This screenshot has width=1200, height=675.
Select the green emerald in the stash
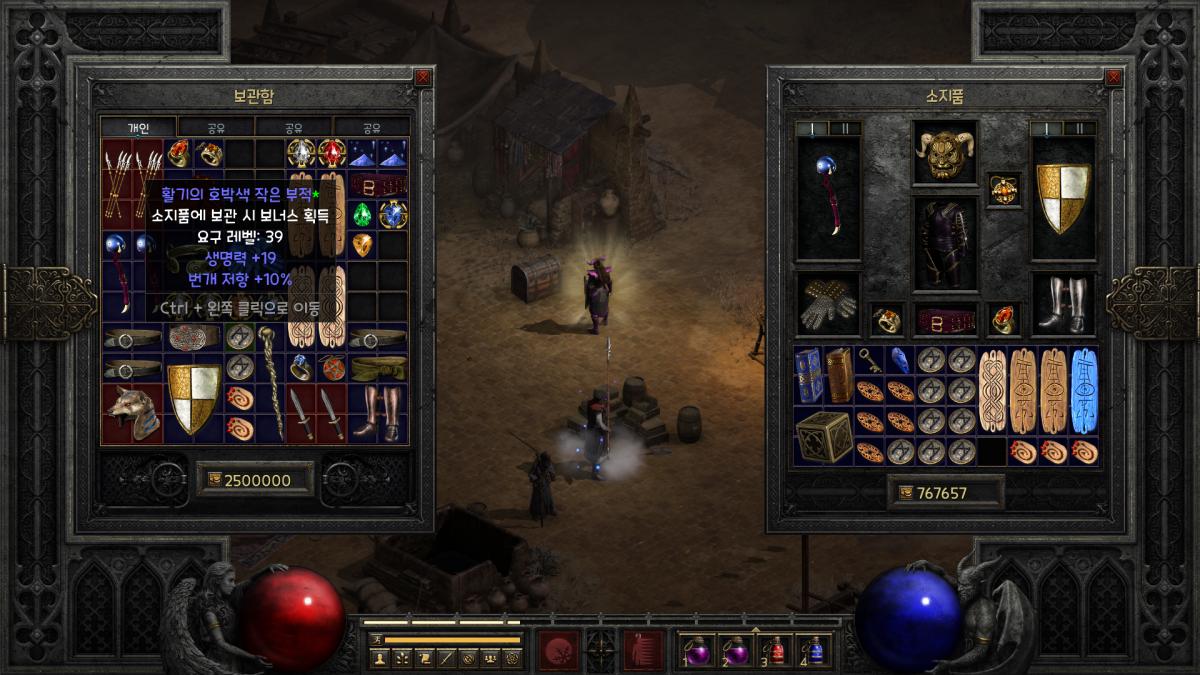[x=362, y=214]
